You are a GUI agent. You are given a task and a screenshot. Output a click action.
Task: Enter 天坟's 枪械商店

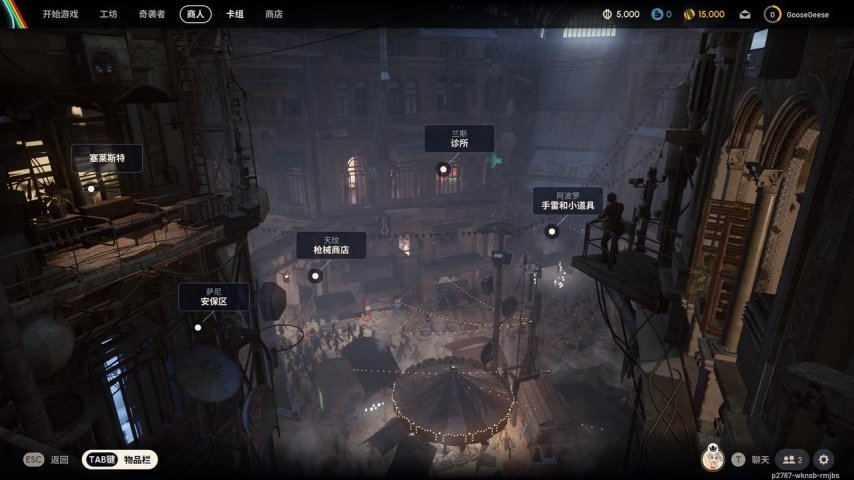[x=331, y=246]
